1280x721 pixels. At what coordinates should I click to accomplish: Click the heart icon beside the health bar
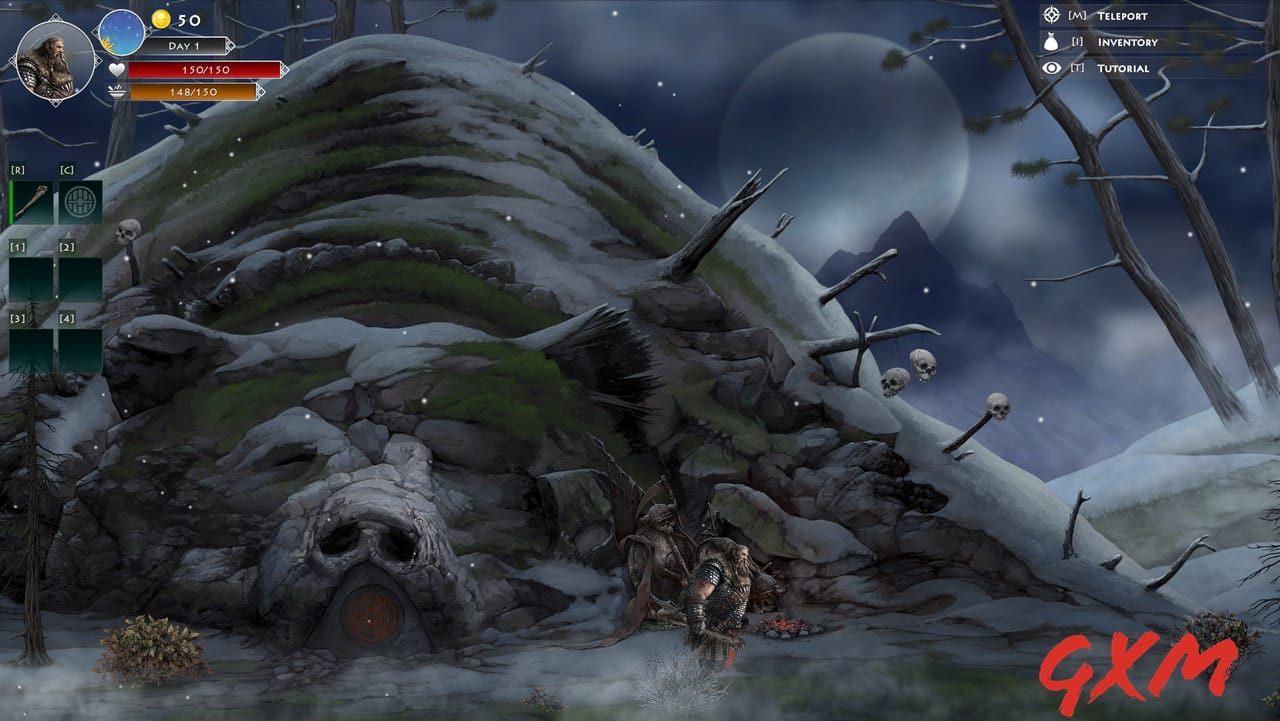click(118, 69)
